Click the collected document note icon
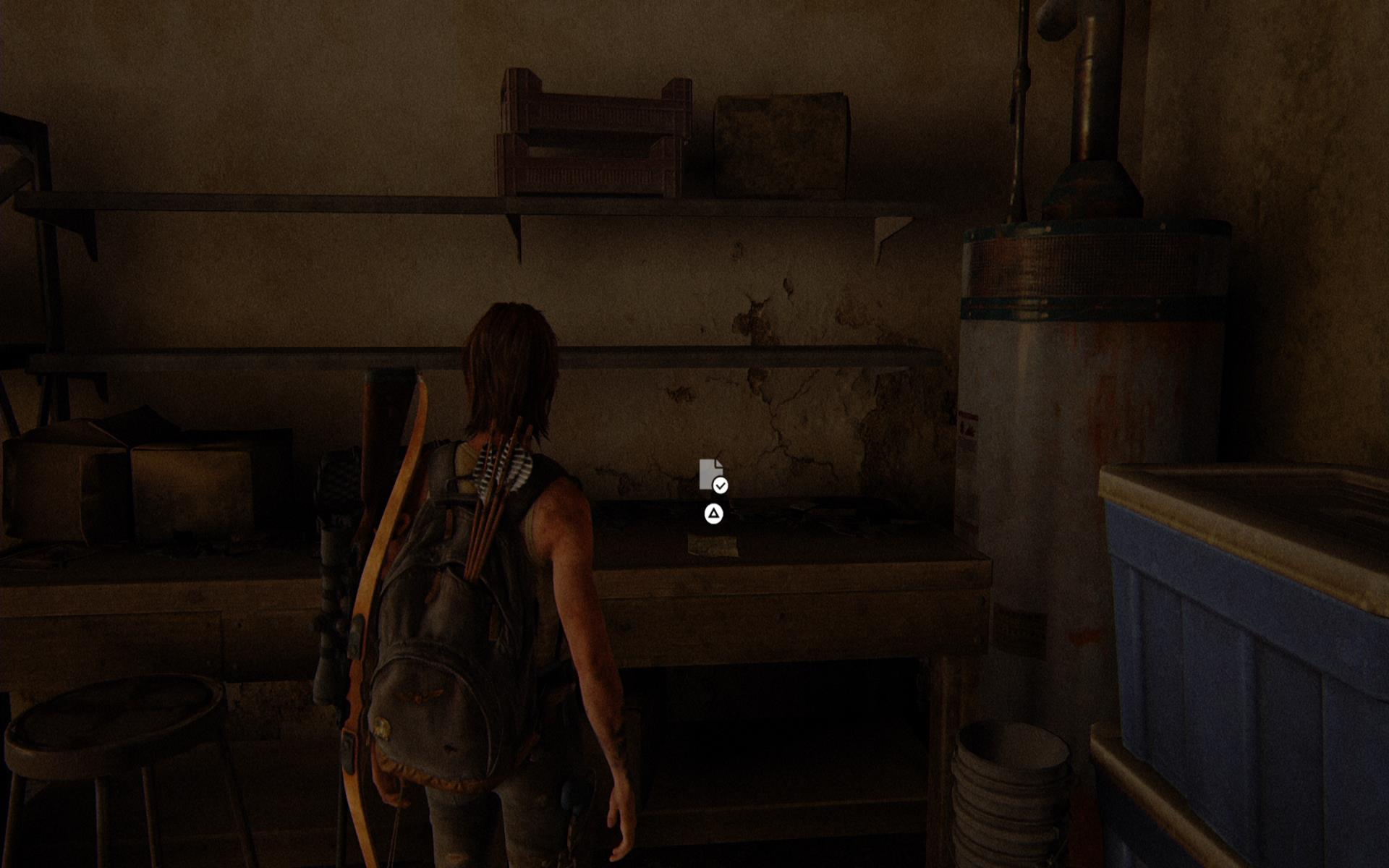The height and width of the screenshot is (868, 1389). coord(712,475)
